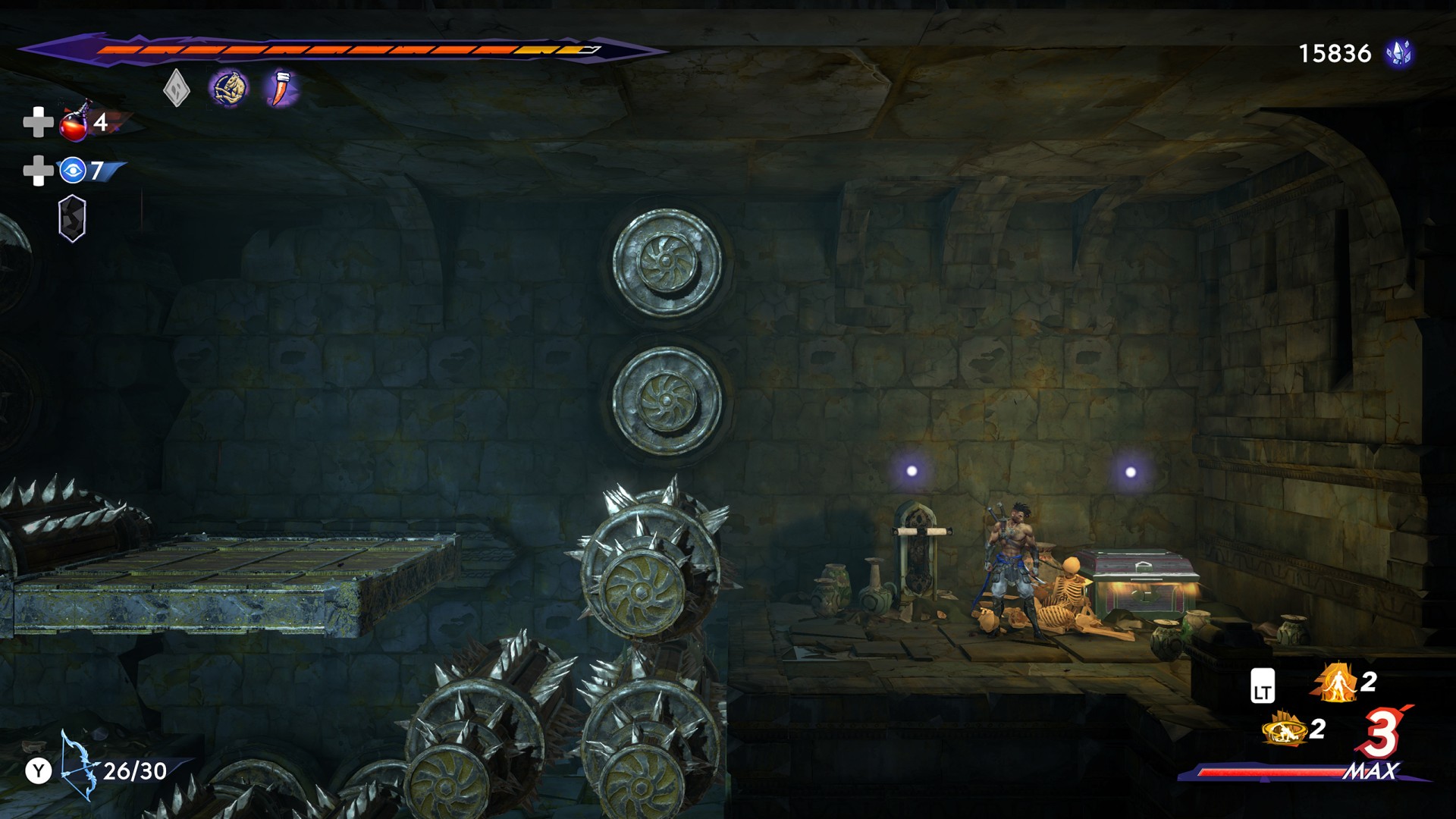This screenshot has height=819, width=1456.
Task: Click the dark hexagonal crystal slot
Action: (72, 219)
